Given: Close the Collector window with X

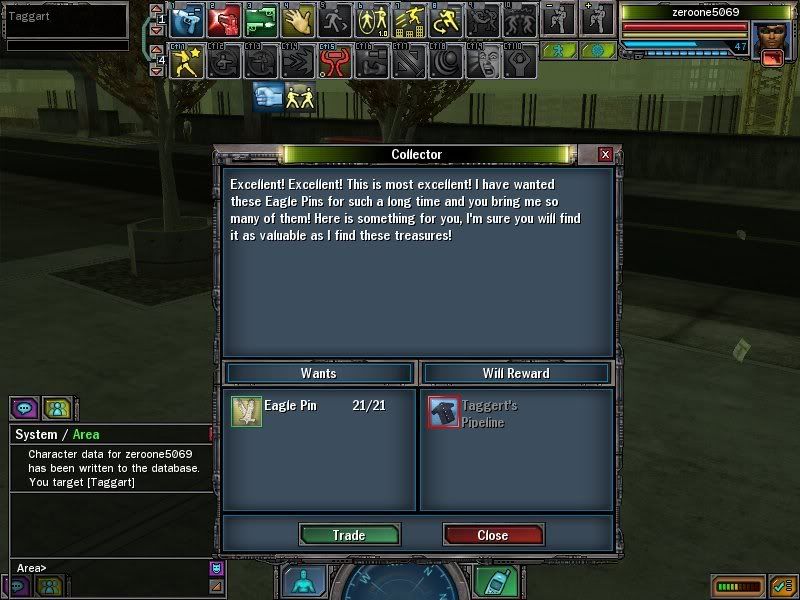Looking at the screenshot, I should (605, 155).
